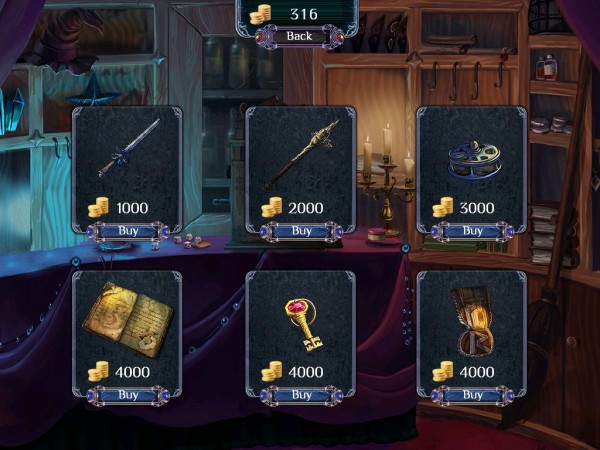Buy the leather gauntlet for 4000 coins
The height and width of the screenshot is (450, 600).
pos(472,395)
